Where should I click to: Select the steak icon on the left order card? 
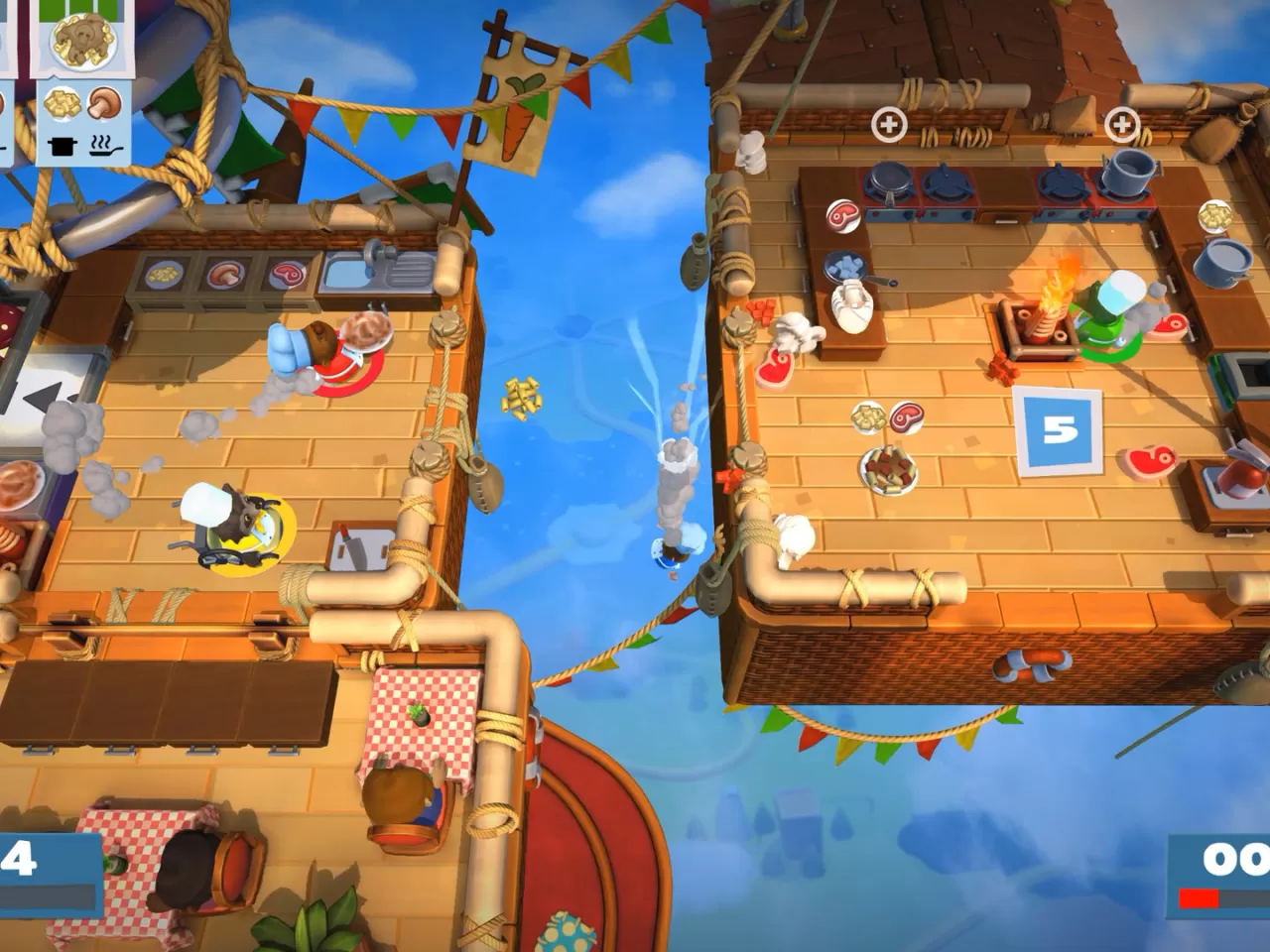tap(4, 99)
